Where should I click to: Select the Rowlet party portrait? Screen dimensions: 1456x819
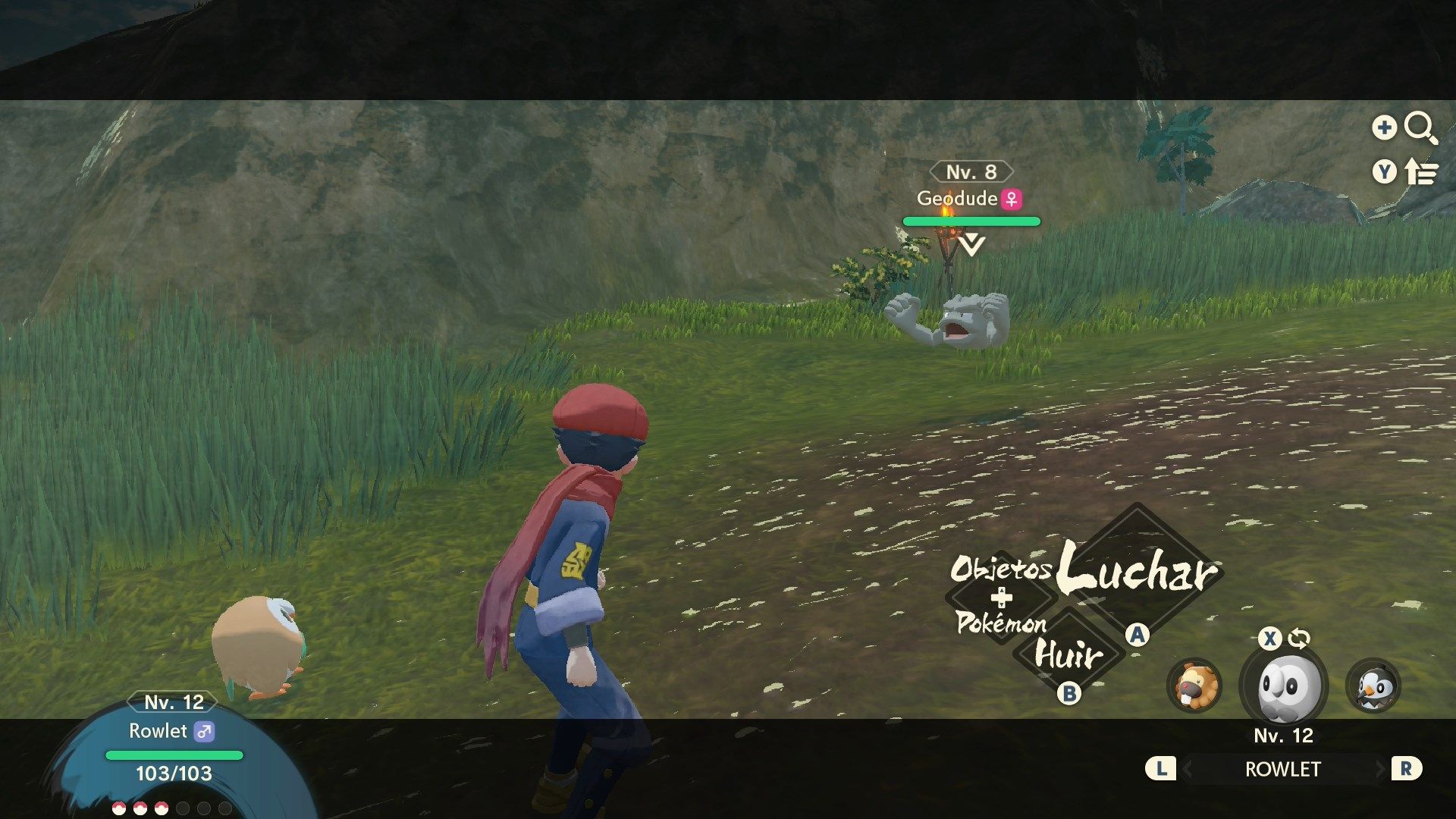coord(1283,686)
